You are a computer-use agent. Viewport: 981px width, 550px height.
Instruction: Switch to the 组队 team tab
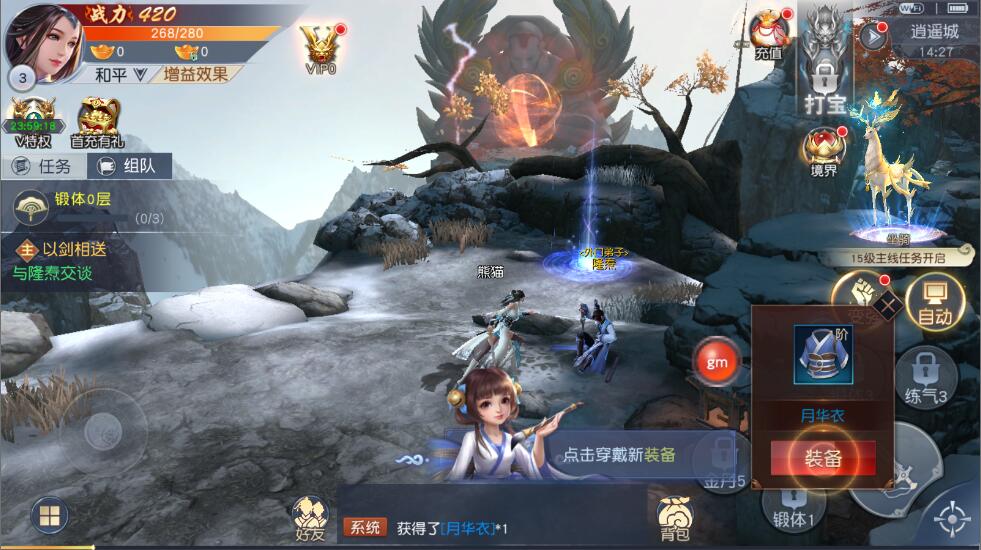point(129,166)
